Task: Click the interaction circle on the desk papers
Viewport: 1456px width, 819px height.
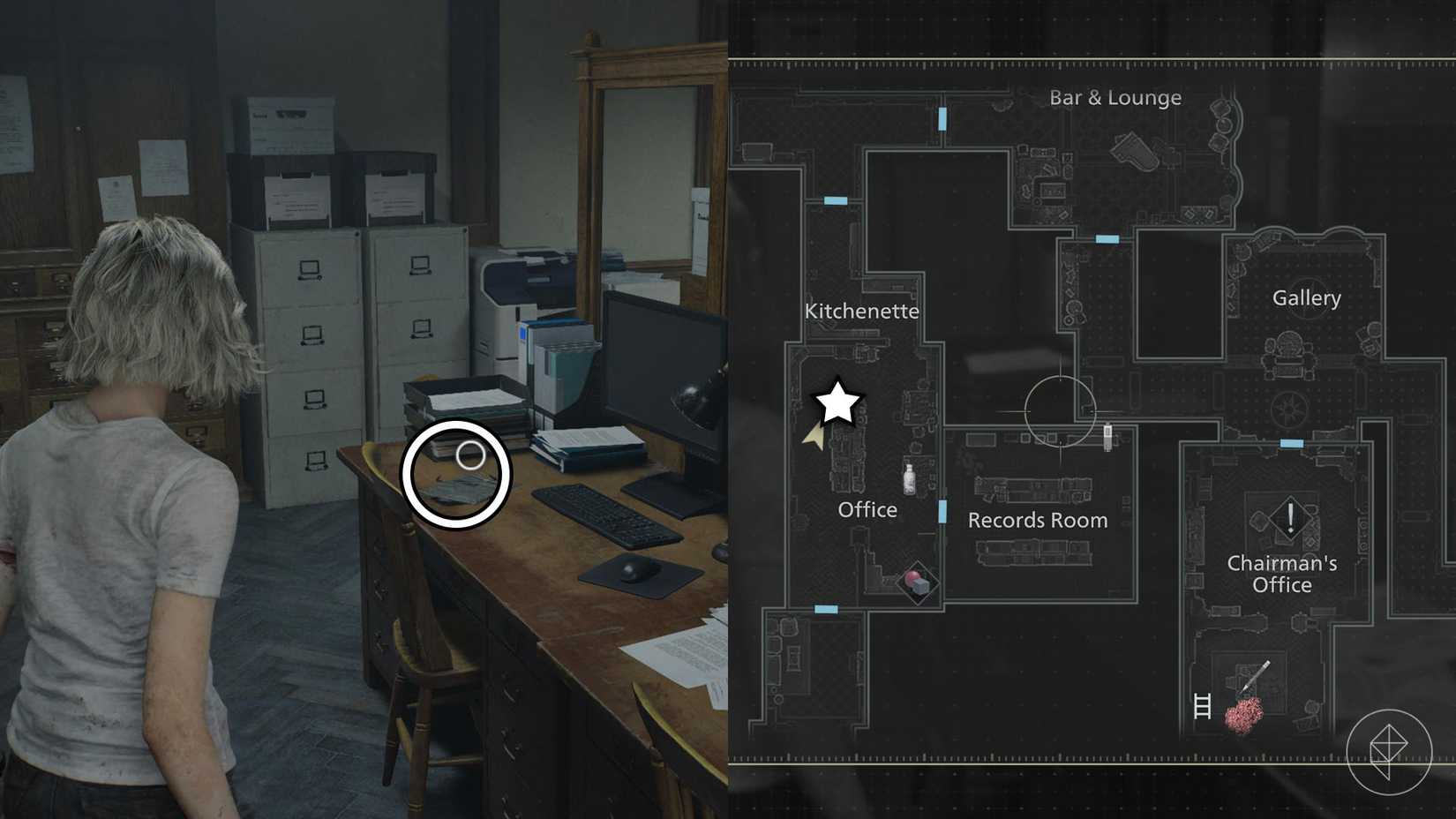Action: click(x=456, y=474)
